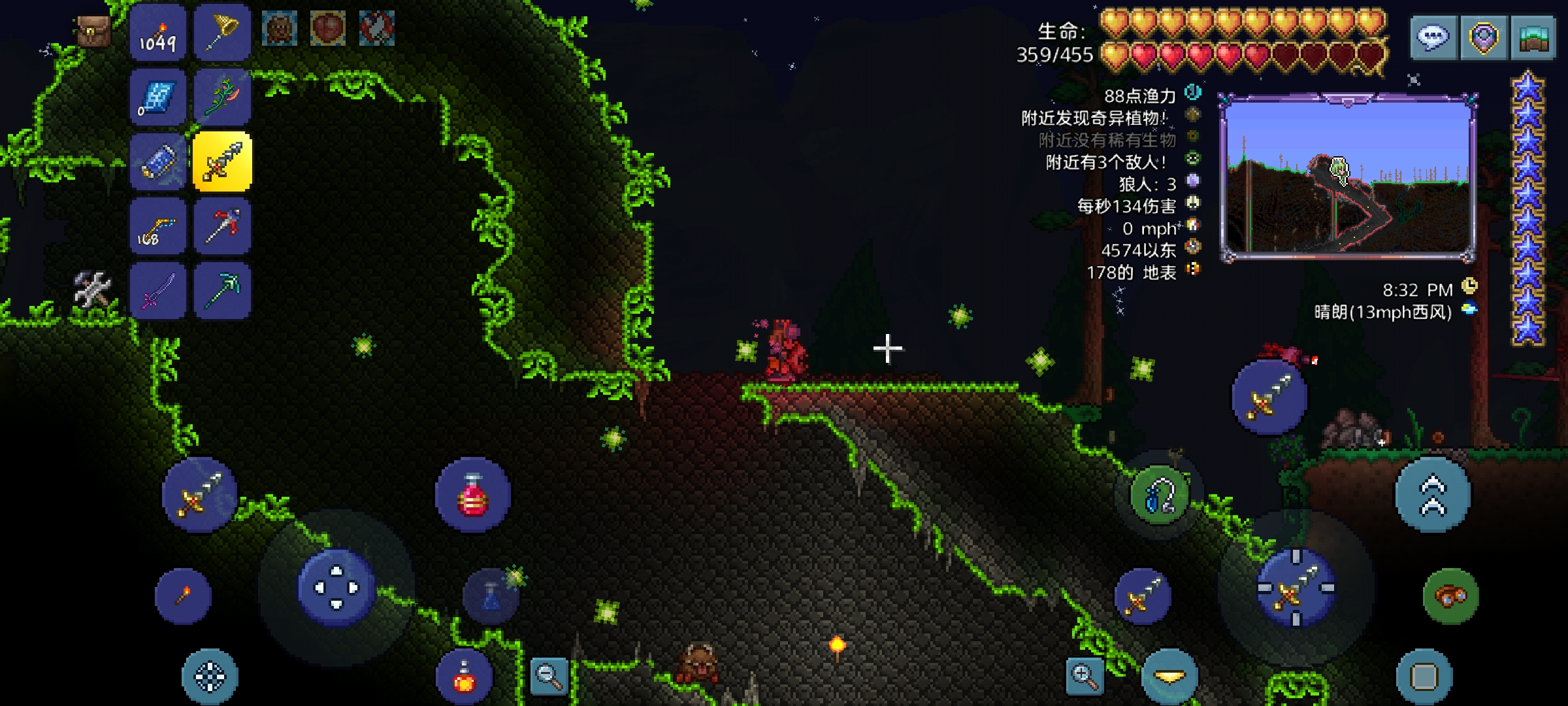Select the teal pickaxe hotbar slot
The image size is (1568, 706).
tap(222, 291)
